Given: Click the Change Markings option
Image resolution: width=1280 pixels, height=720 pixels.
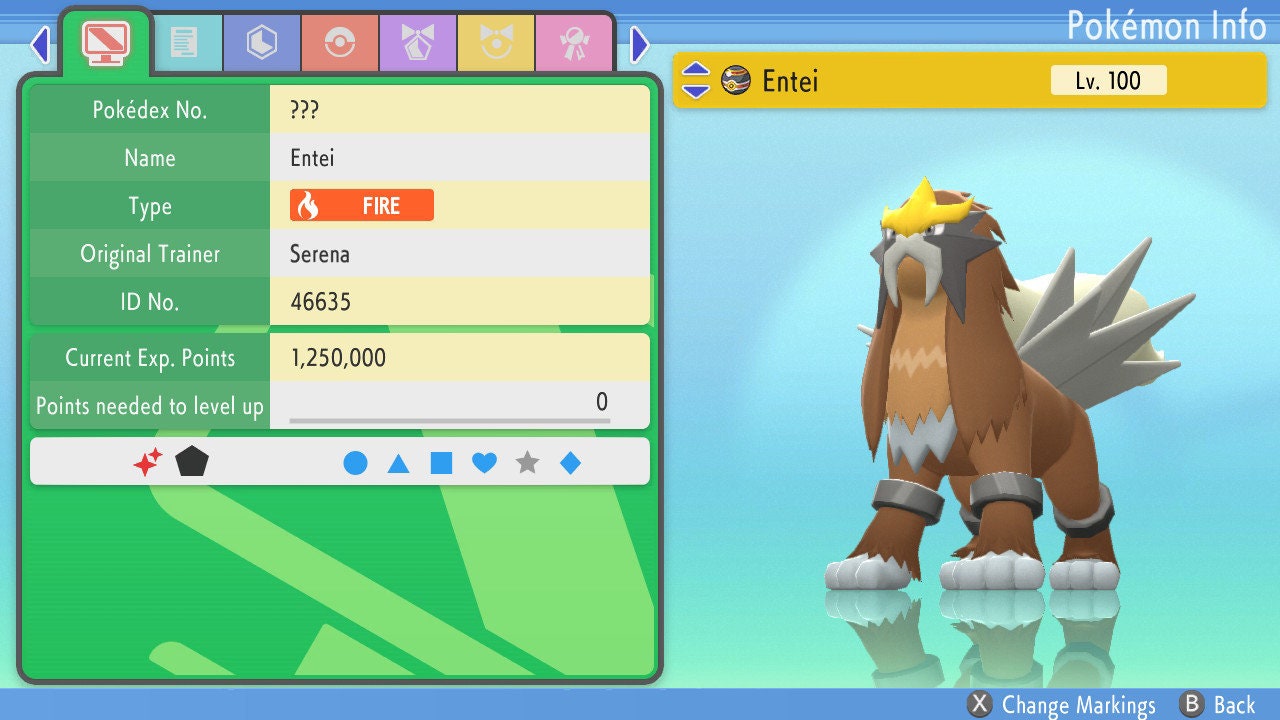Looking at the screenshot, I should tap(1063, 705).
